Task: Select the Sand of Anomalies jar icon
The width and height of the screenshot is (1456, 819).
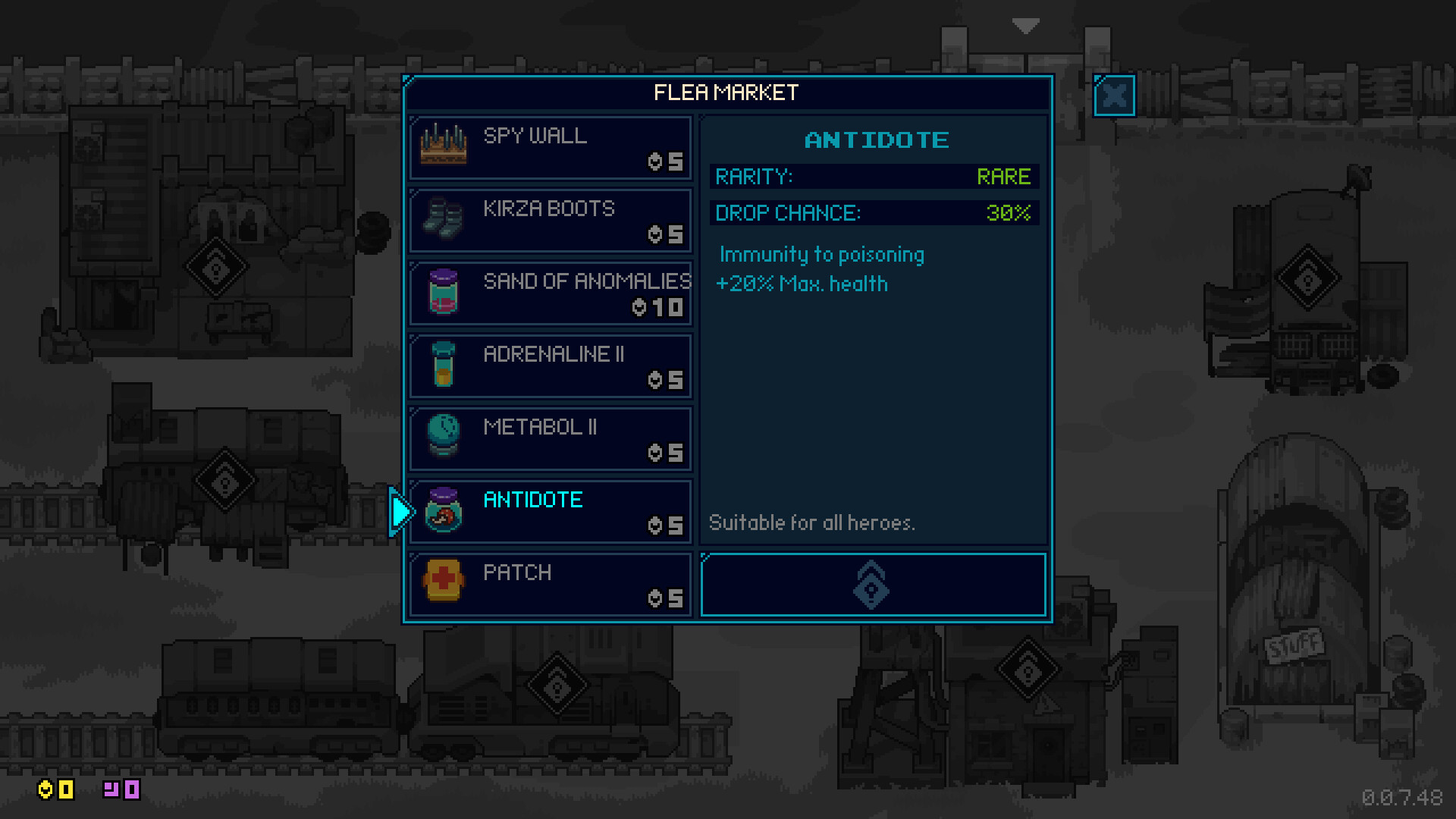Action: (x=444, y=293)
